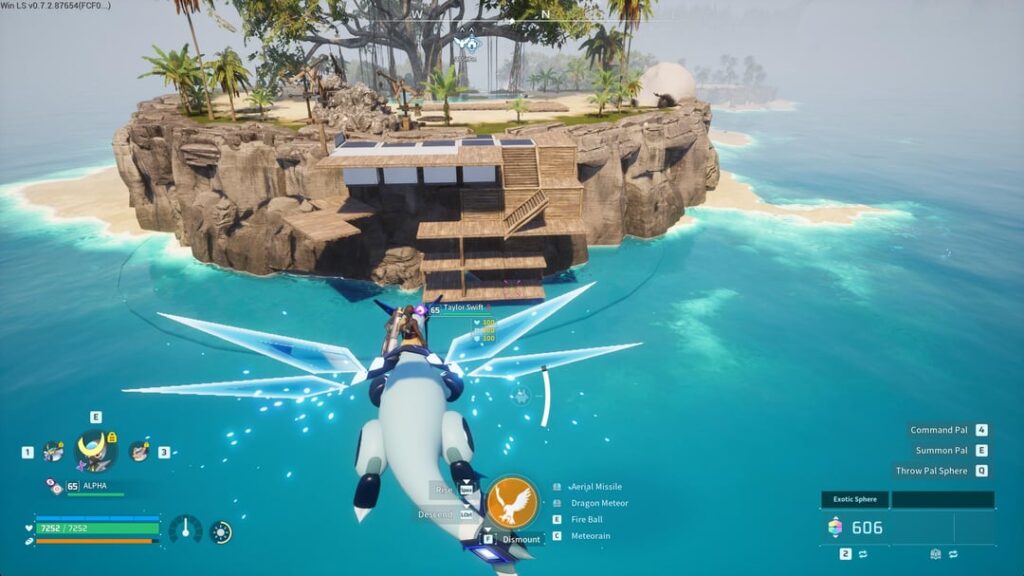
Task: Choose the left party pal portrait
Action: click(53, 452)
